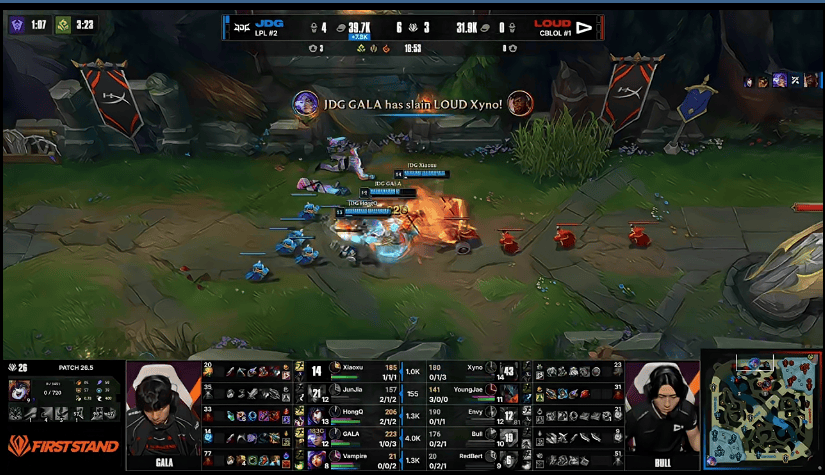
Task: Click the slain Xyno portrait in the kill announcement
Action: (x=519, y=102)
